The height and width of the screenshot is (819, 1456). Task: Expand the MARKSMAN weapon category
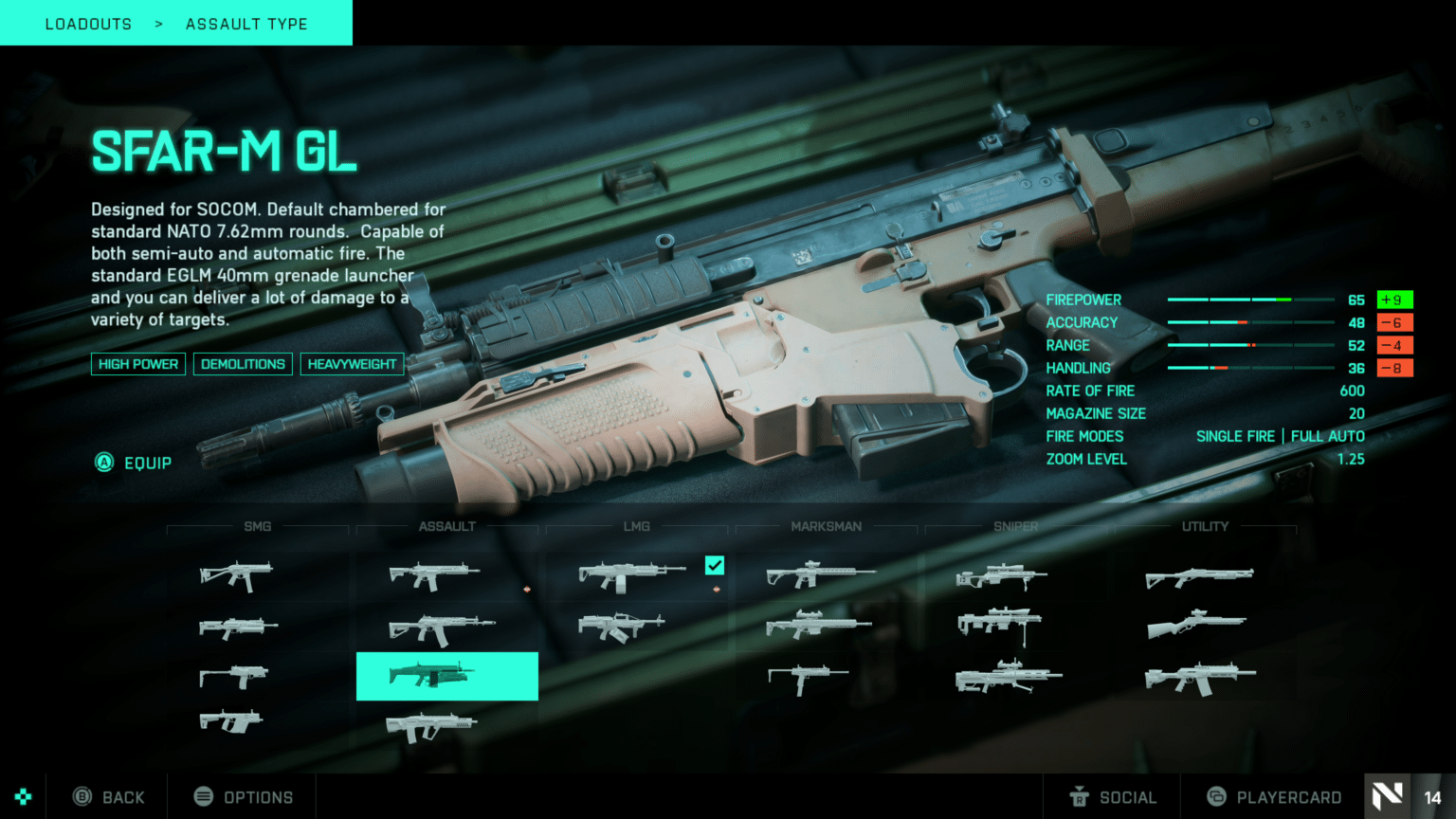click(826, 526)
